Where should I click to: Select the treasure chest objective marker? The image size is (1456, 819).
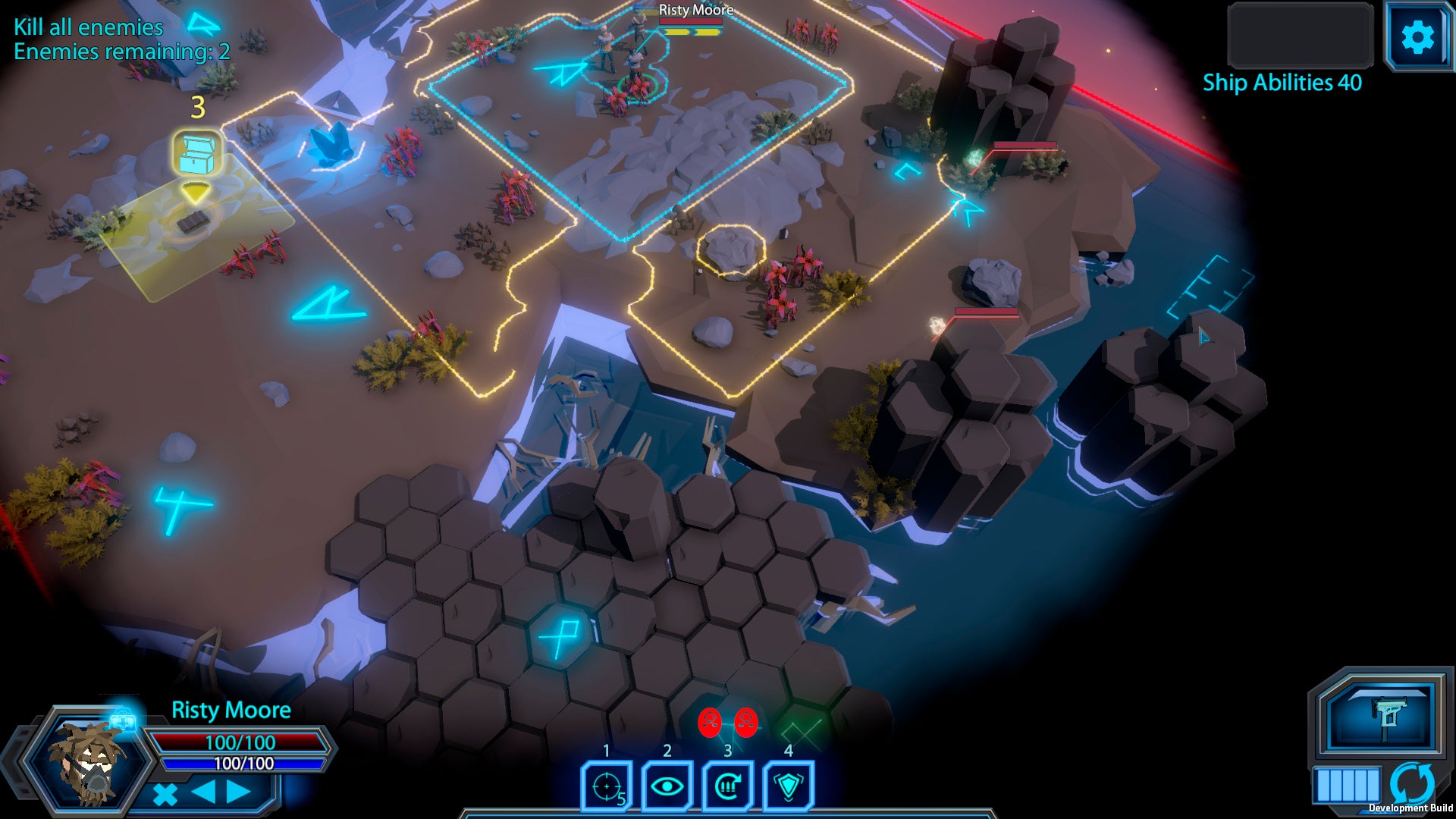pos(198,154)
